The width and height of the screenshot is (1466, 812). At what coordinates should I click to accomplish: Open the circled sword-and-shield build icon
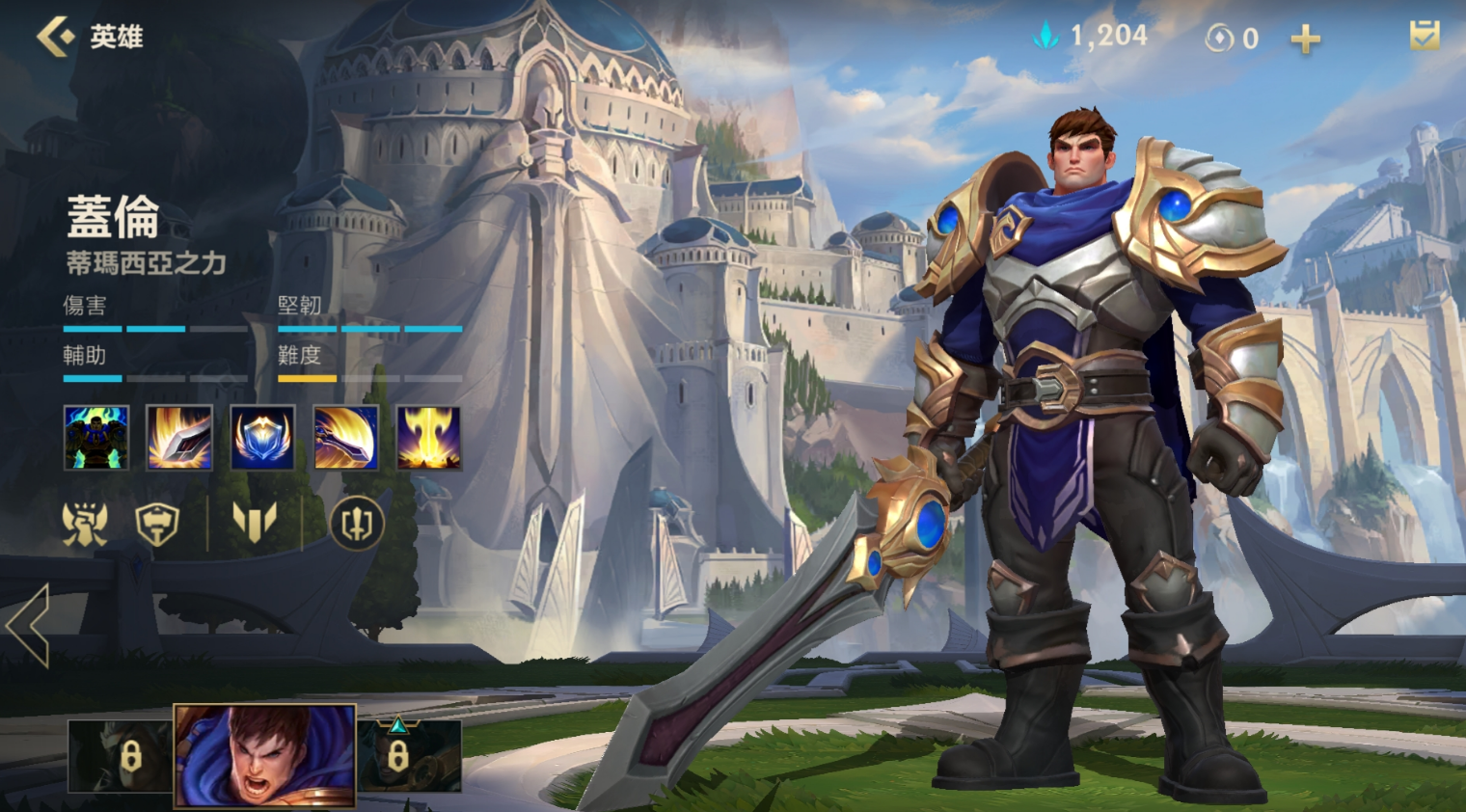coord(357,524)
